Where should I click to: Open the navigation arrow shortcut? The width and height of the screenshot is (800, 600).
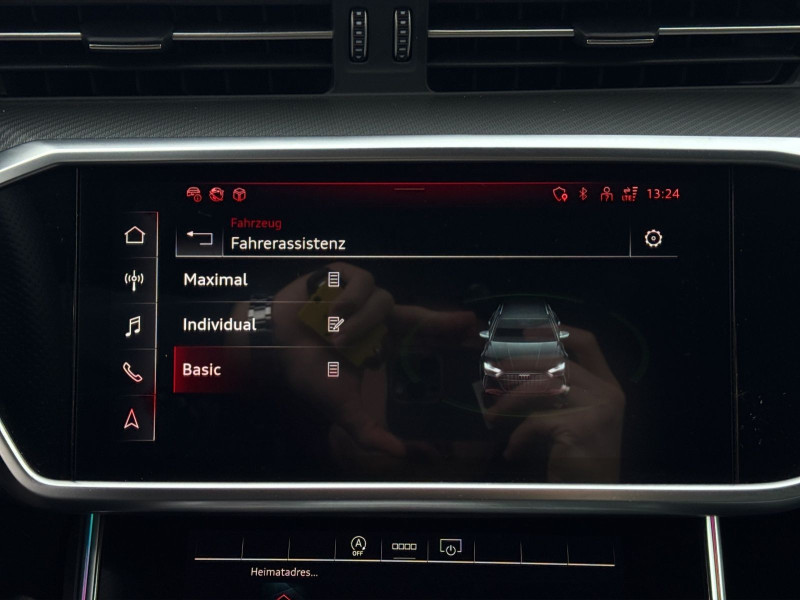click(x=133, y=418)
